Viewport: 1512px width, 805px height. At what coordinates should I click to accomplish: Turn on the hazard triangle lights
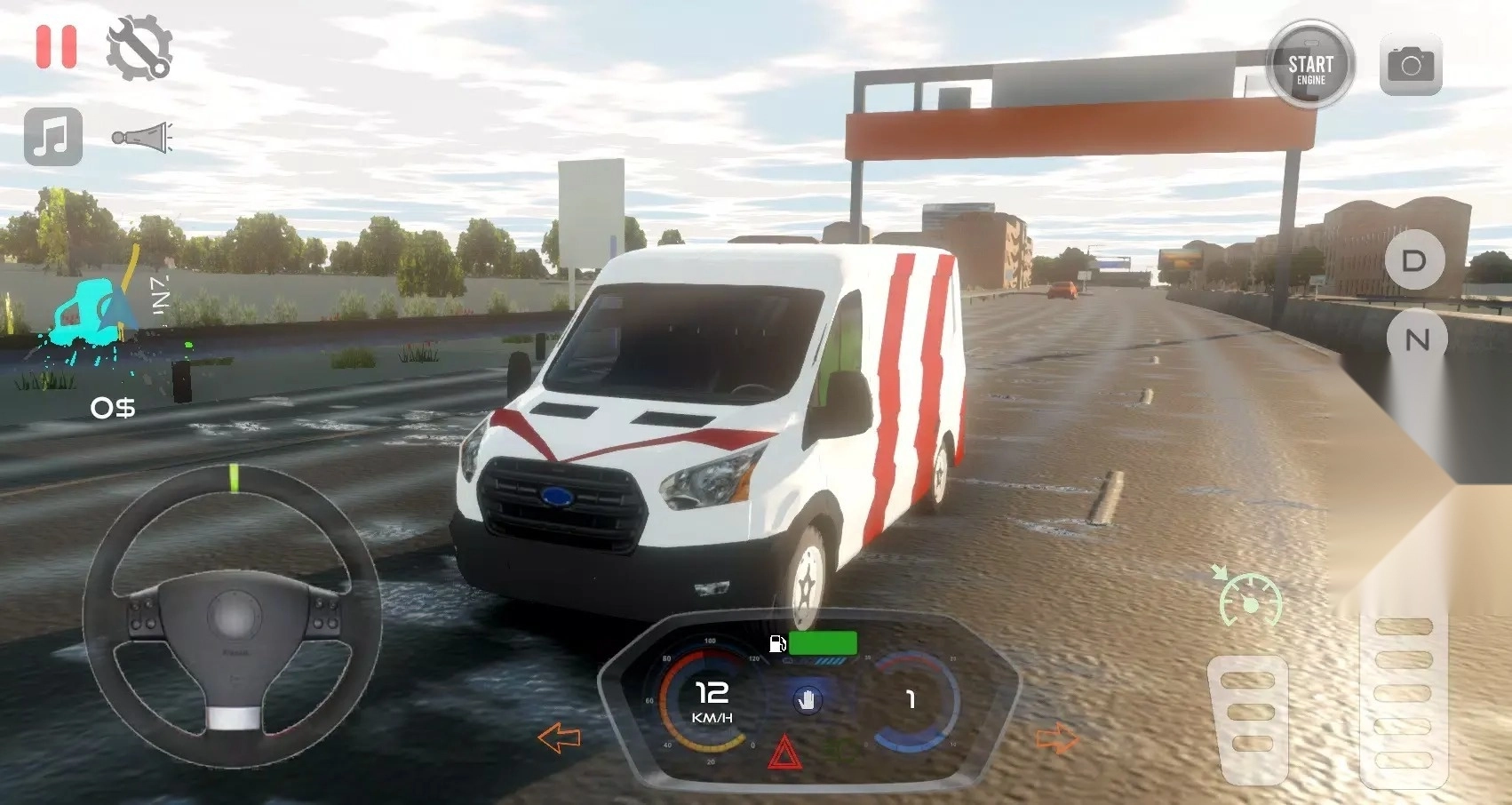coord(784,753)
